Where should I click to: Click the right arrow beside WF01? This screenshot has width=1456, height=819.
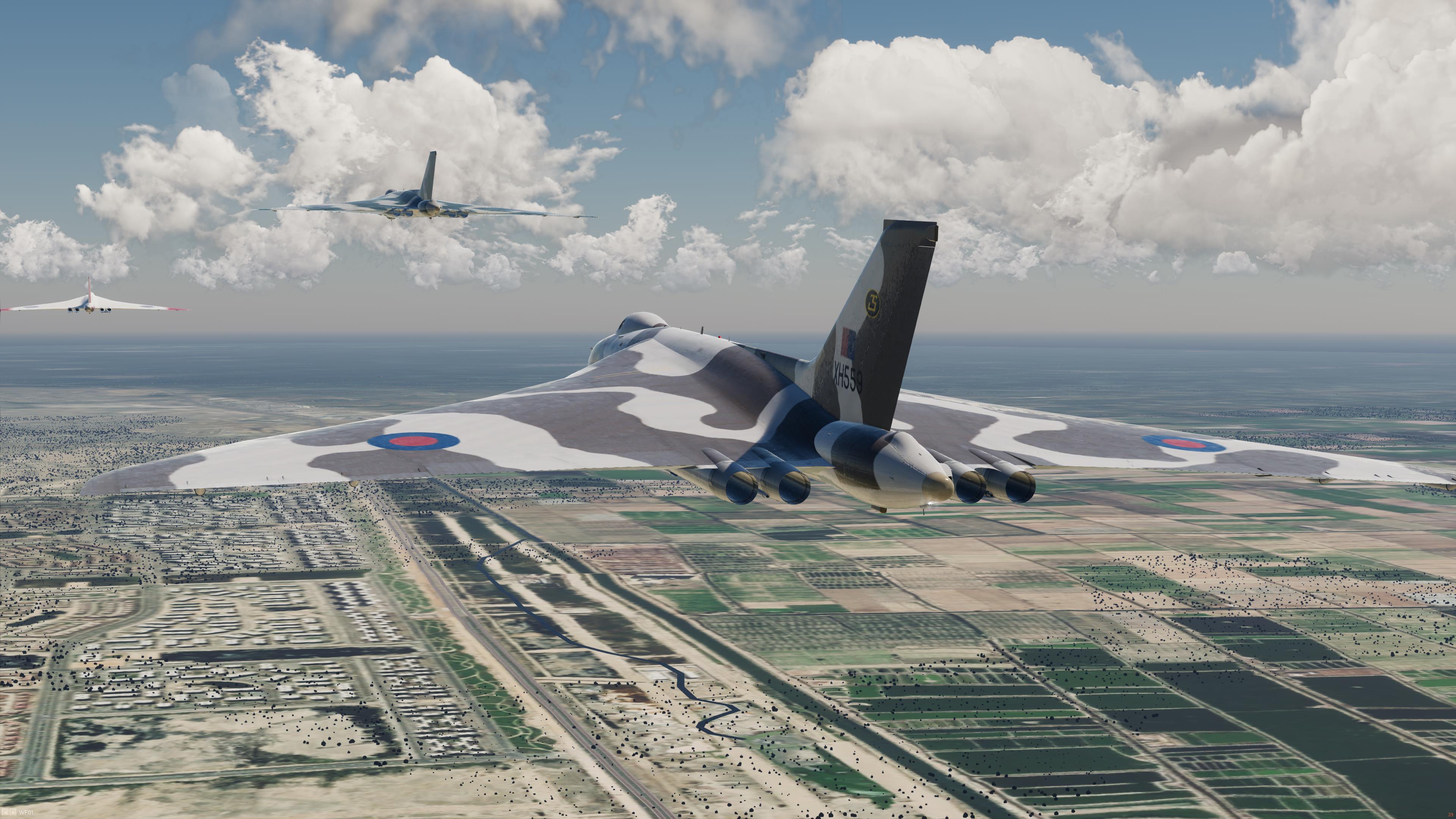pyautogui.click(x=13, y=812)
